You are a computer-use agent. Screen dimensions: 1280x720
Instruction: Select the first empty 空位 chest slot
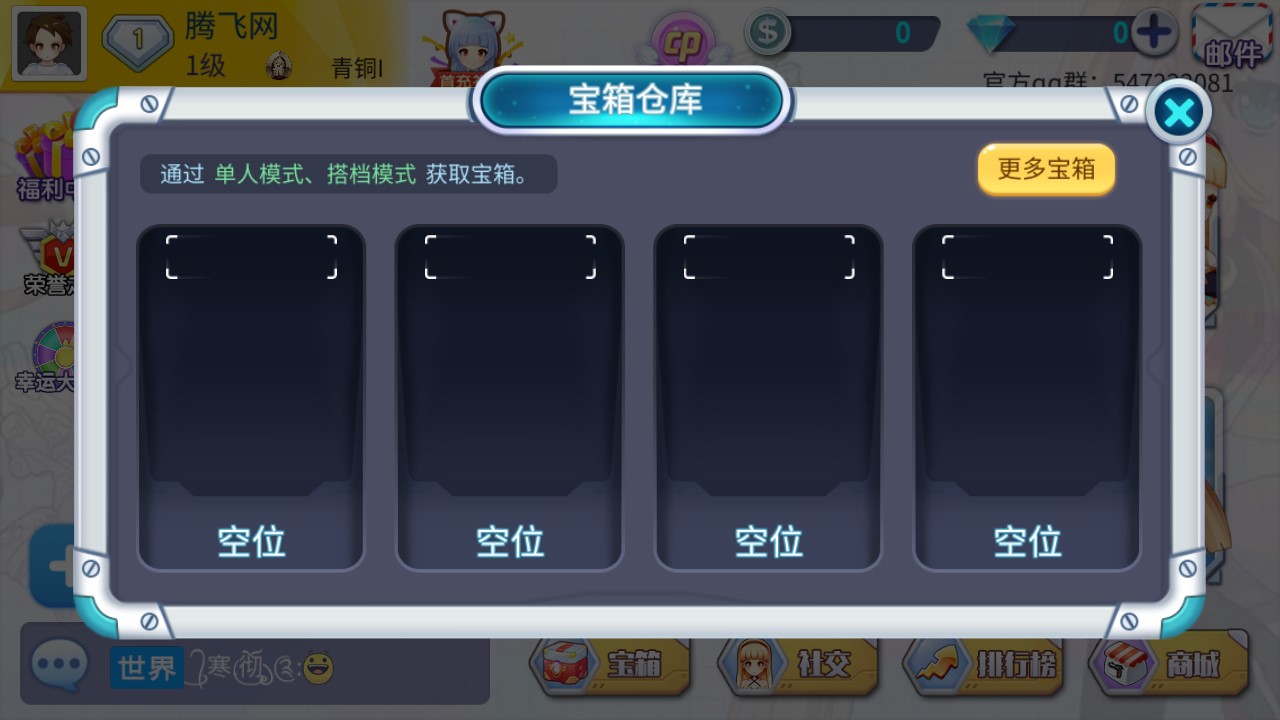(x=251, y=397)
